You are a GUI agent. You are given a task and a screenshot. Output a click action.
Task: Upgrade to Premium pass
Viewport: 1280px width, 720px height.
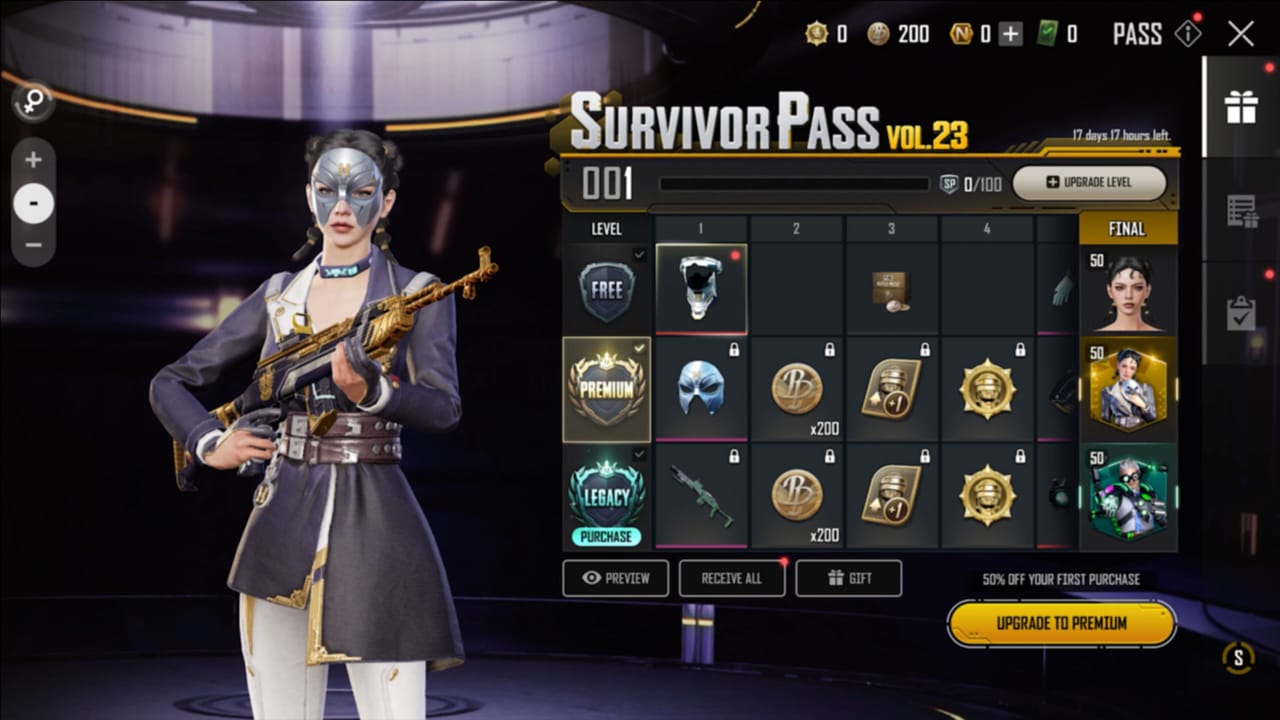pyautogui.click(x=1061, y=624)
